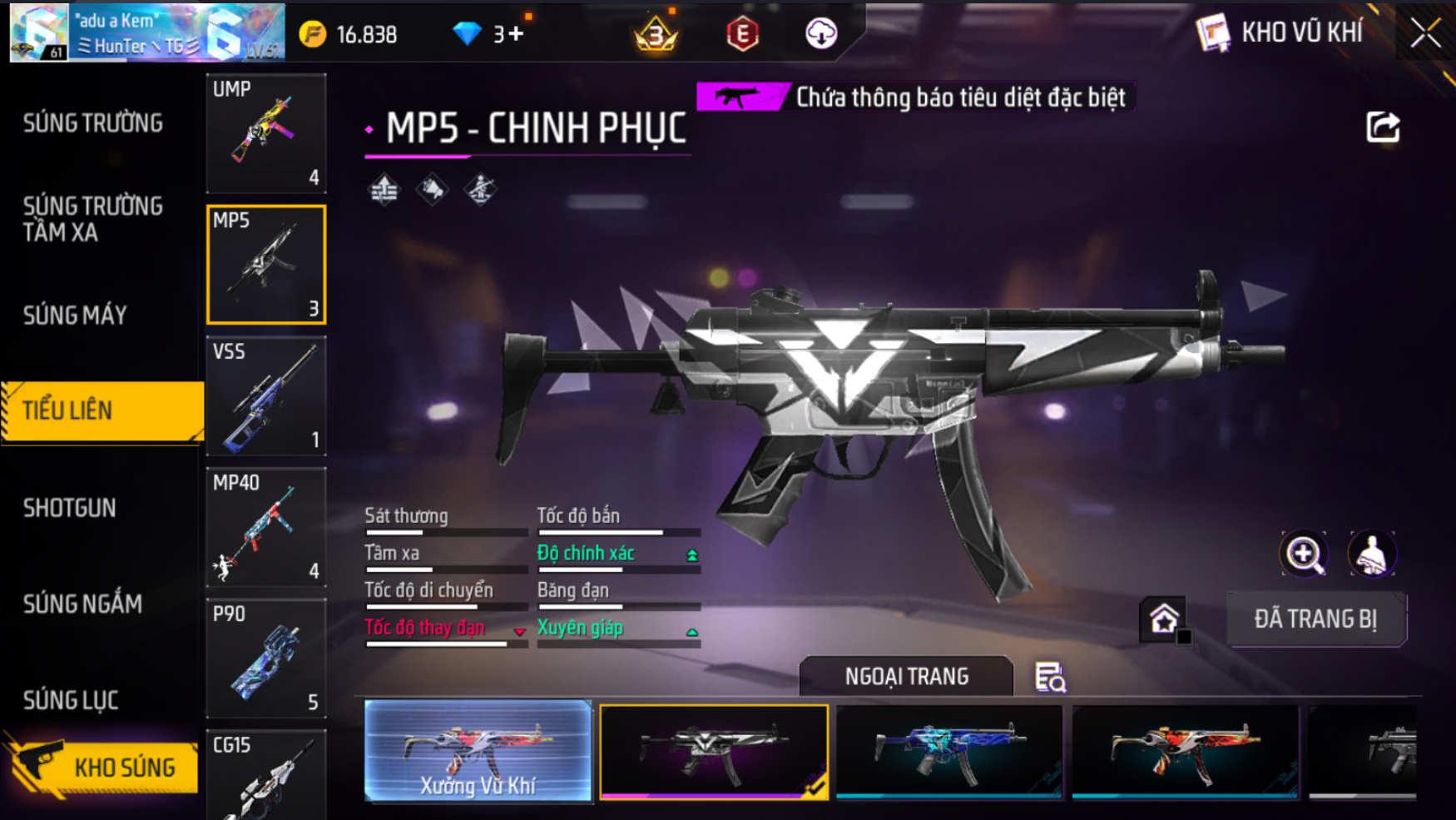
Task: Switch to Súng Ngắm category
Action: point(82,604)
